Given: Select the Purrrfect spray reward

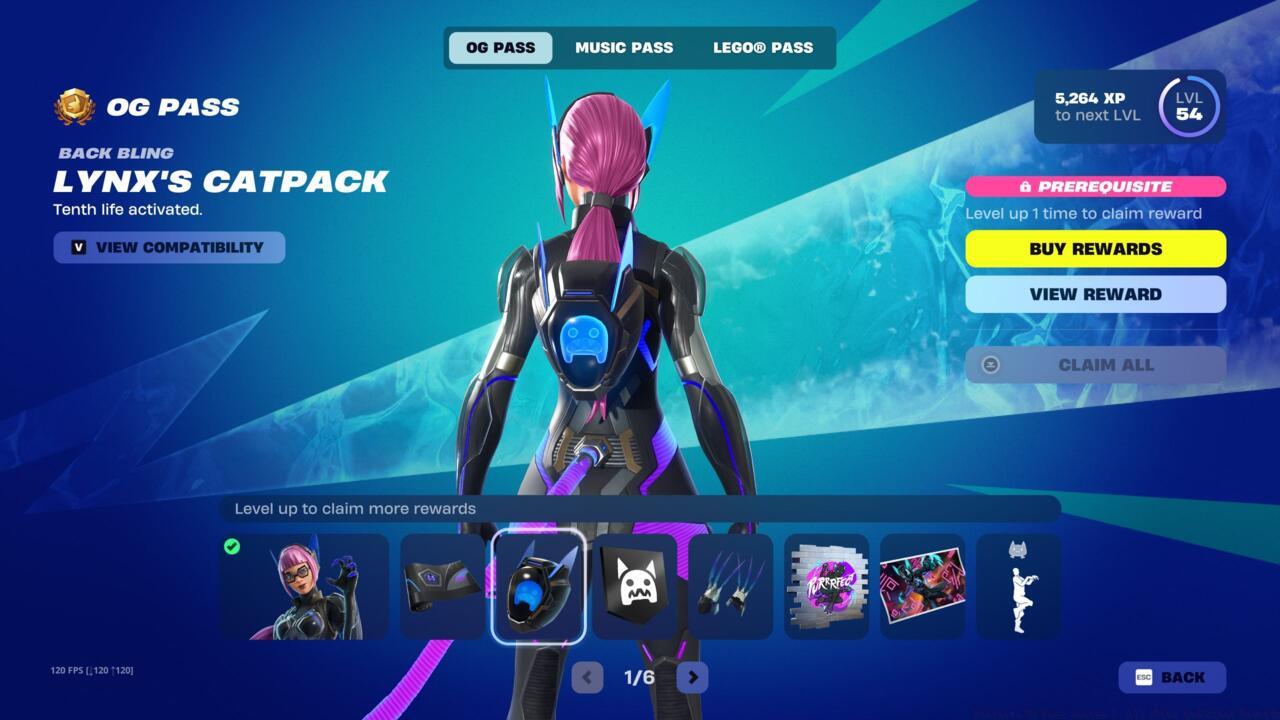Looking at the screenshot, I should (x=826, y=585).
